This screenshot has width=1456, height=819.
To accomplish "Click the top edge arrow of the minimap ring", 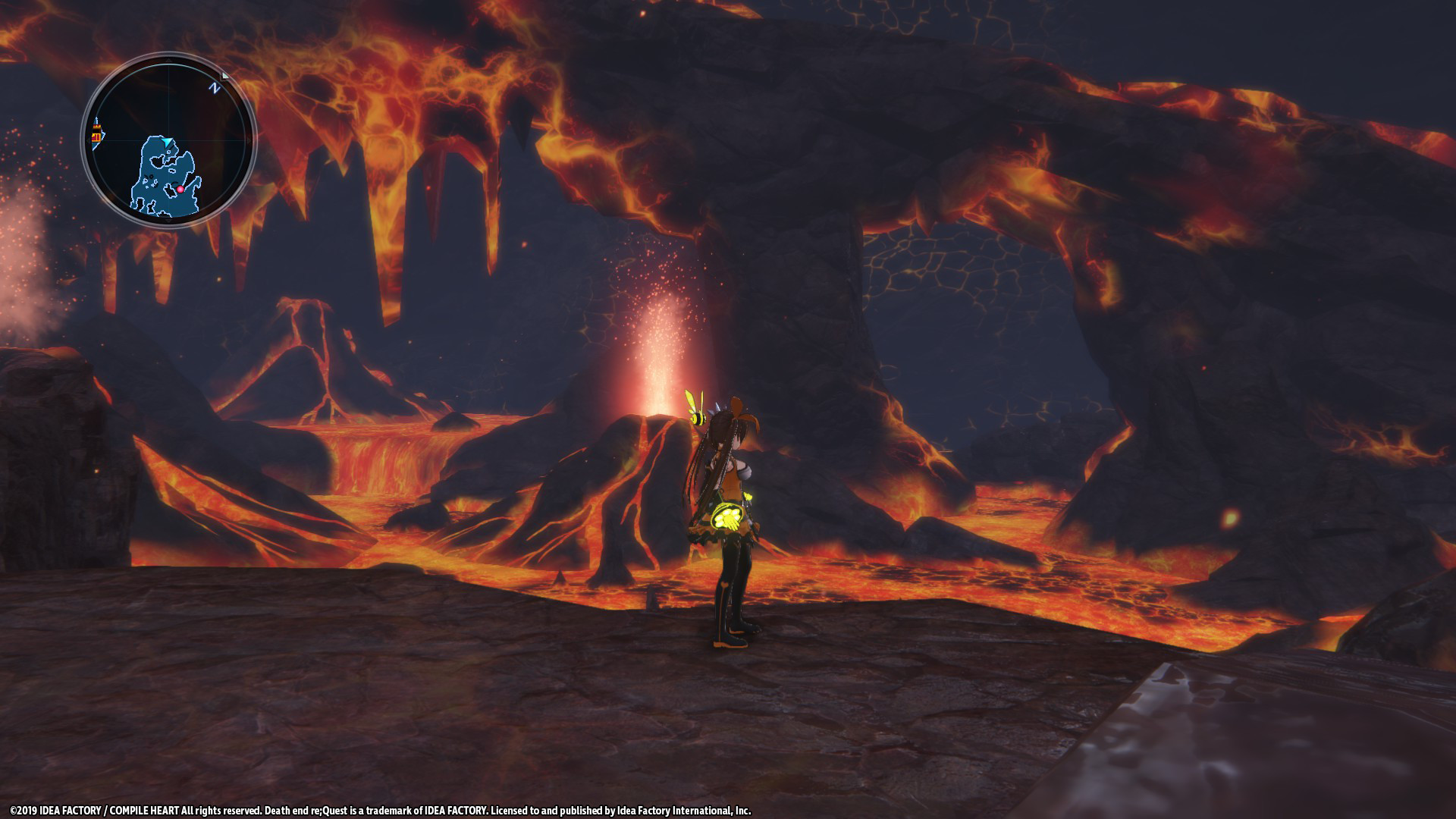I will (x=168, y=60).
